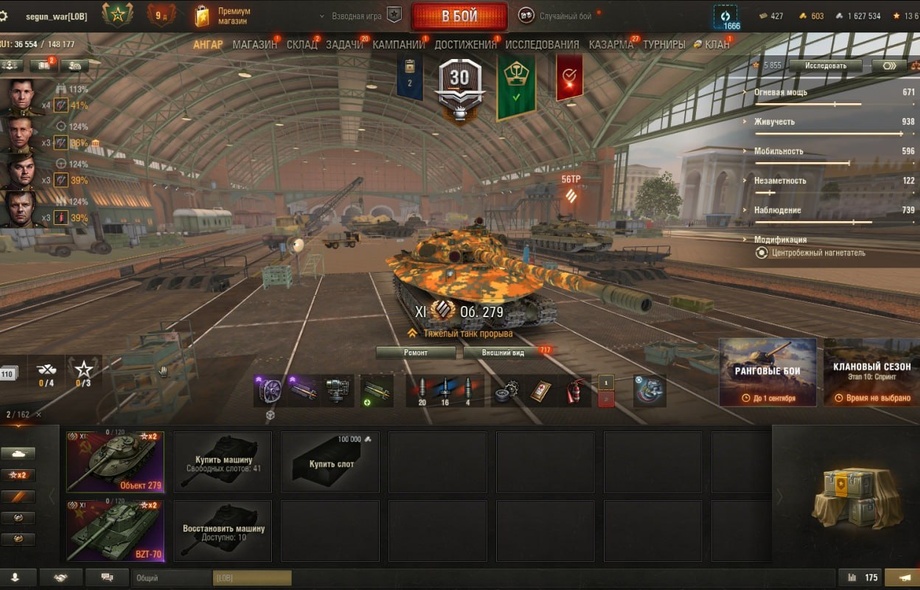920x590 pixels.
Task: Choose Купить машину slot
Action: coord(223,461)
